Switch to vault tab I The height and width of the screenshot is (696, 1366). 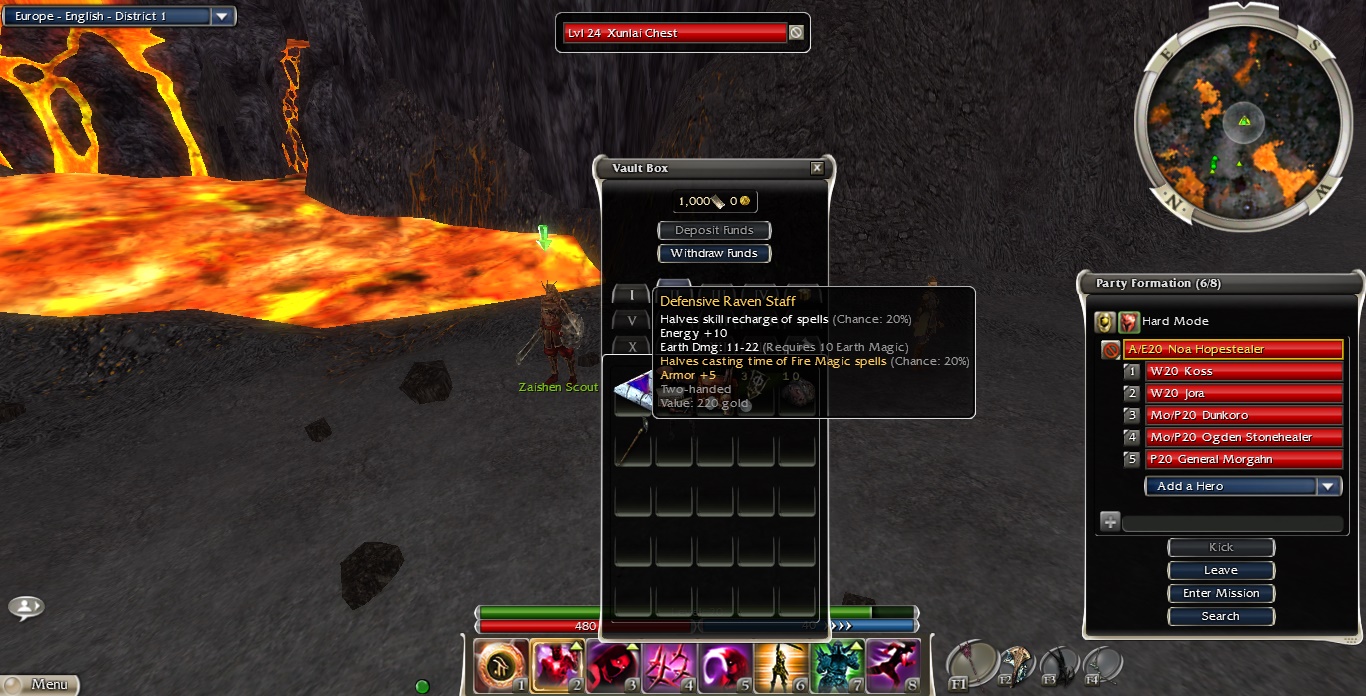pyautogui.click(x=631, y=295)
